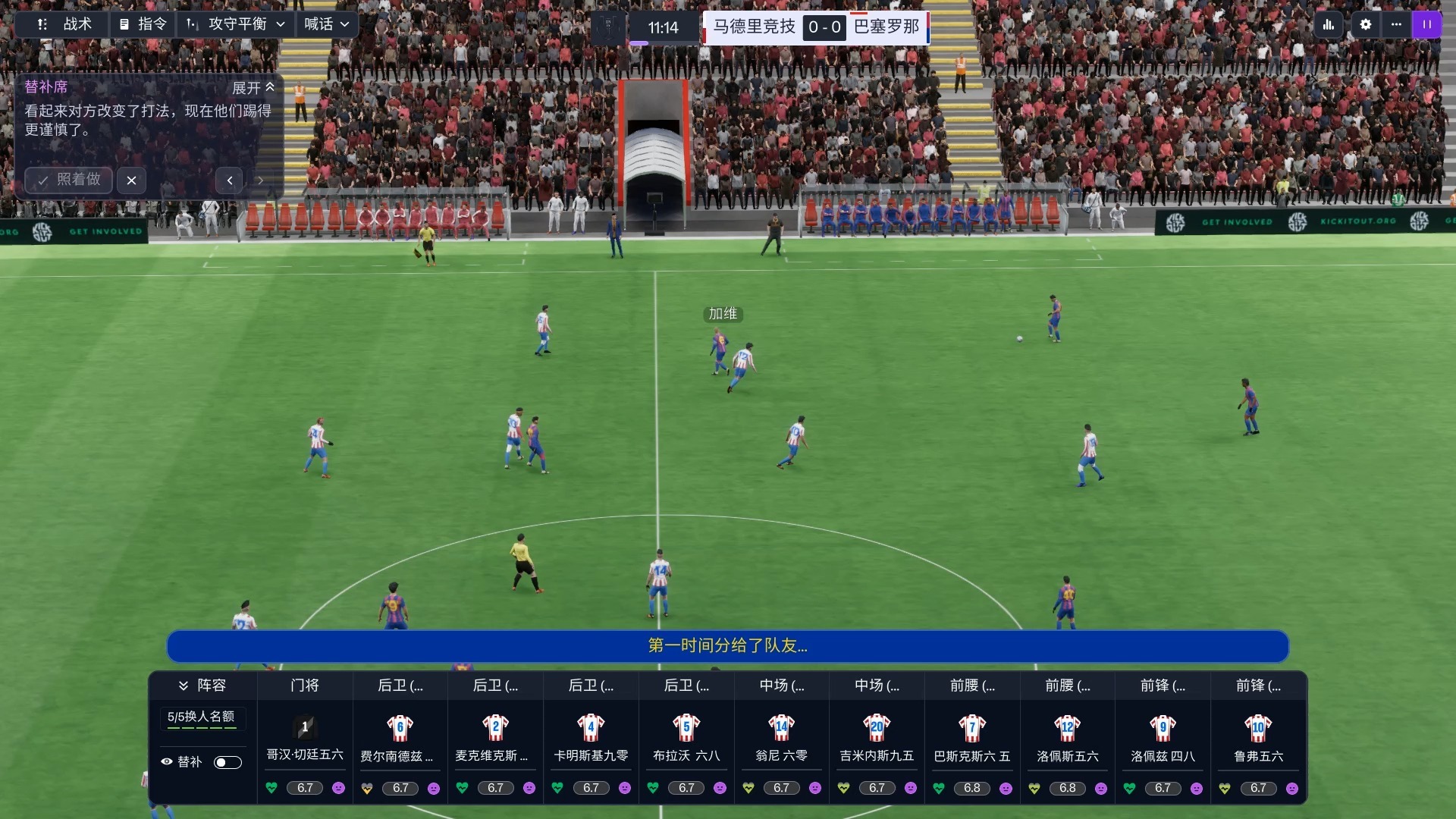Click the 马德里竞技 team name on scoreboard

(754, 27)
